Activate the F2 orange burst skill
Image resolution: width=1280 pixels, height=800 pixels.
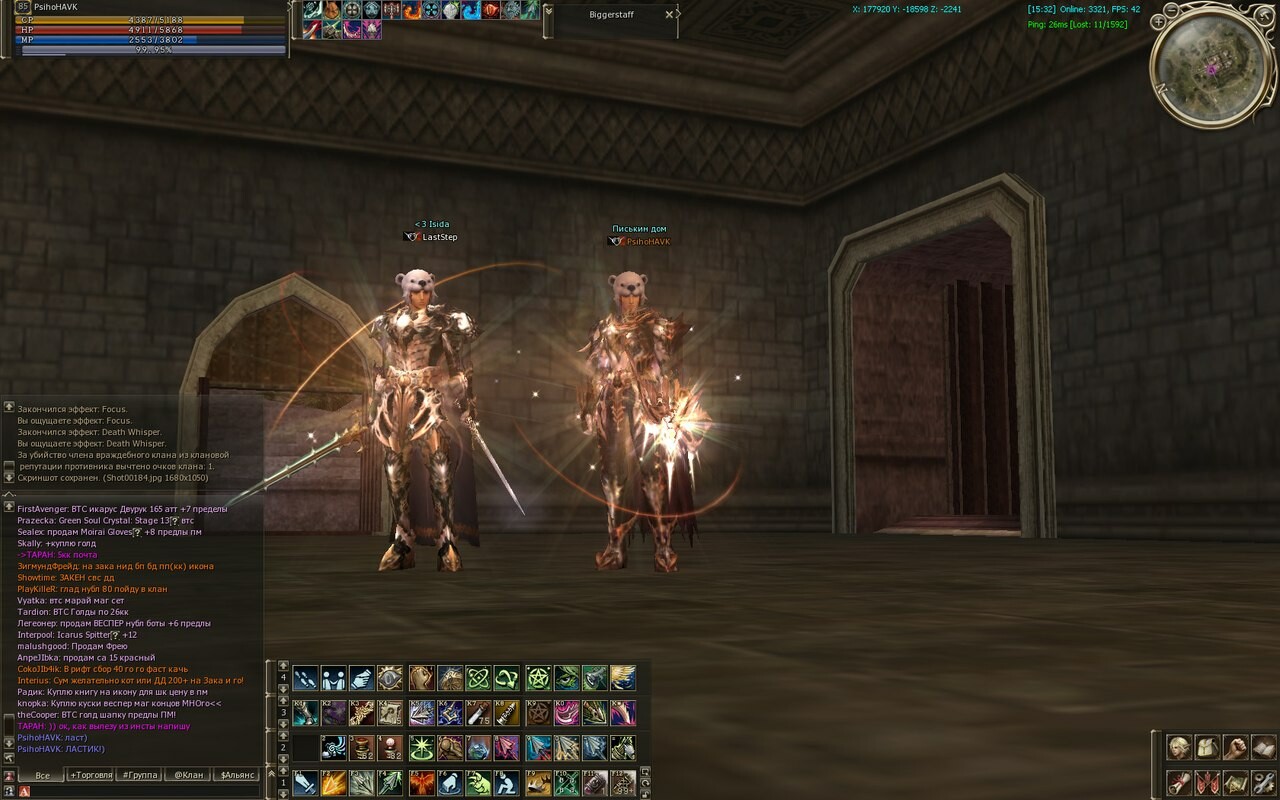333,782
